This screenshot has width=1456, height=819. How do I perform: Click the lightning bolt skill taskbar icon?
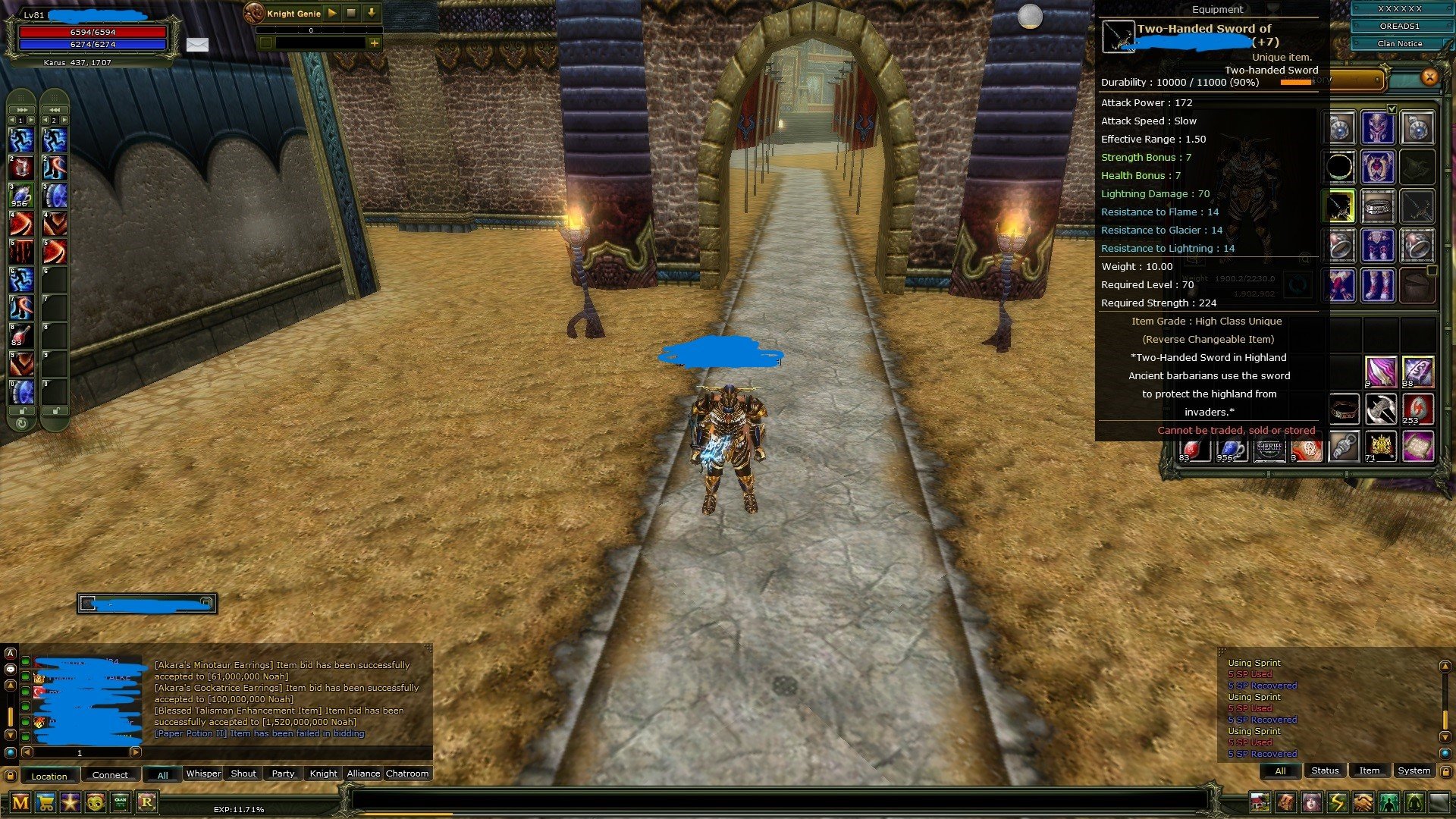point(1337,802)
